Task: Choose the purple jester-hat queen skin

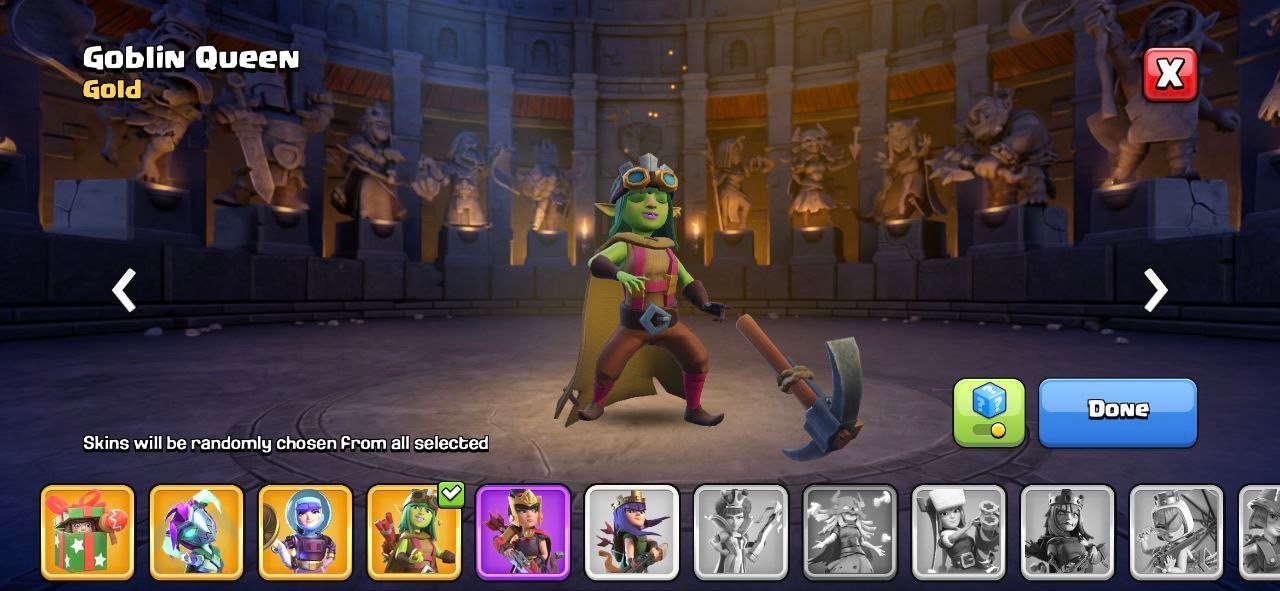Action: click(x=196, y=532)
